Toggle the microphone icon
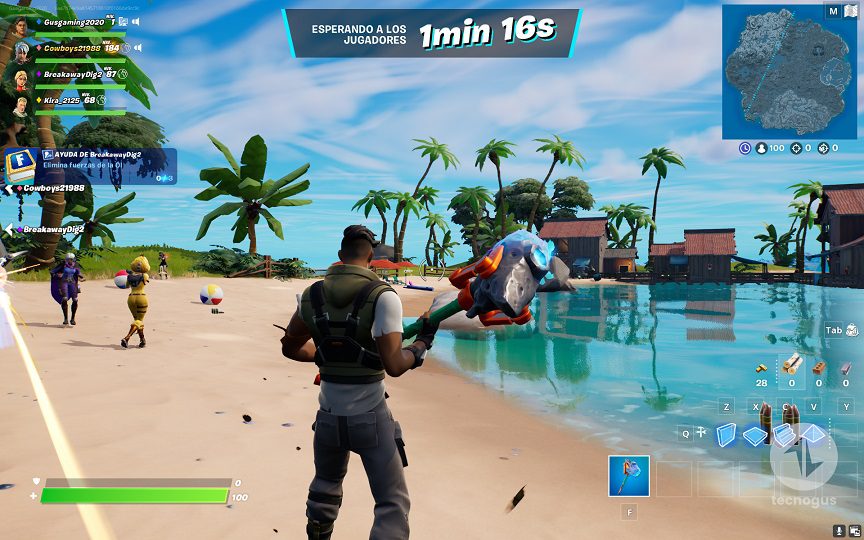864x540 pixels. (x=838, y=529)
